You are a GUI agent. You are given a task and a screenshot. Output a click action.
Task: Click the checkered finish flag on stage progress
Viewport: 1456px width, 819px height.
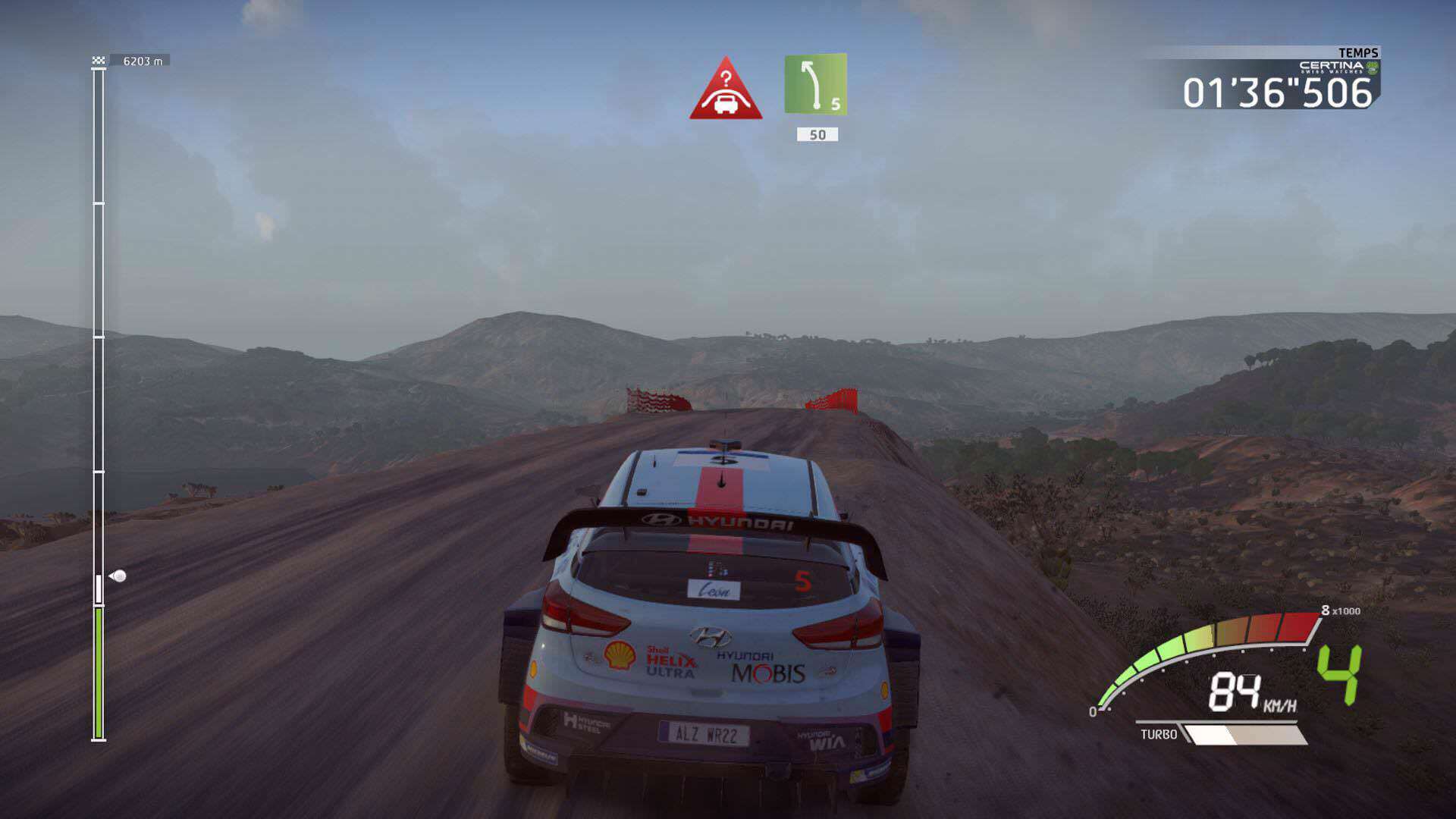click(99, 61)
